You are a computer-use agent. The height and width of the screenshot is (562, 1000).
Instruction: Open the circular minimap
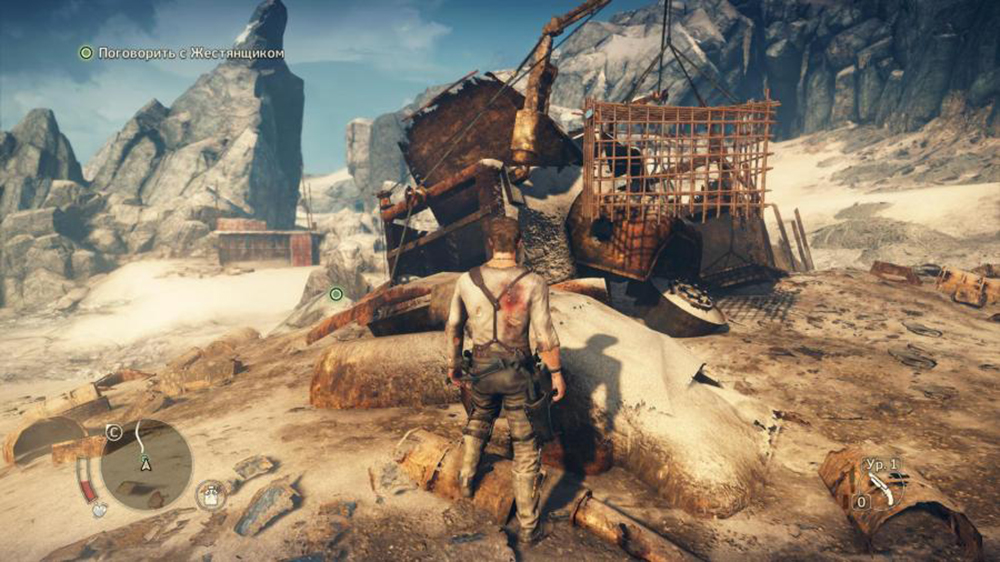(x=146, y=463)
